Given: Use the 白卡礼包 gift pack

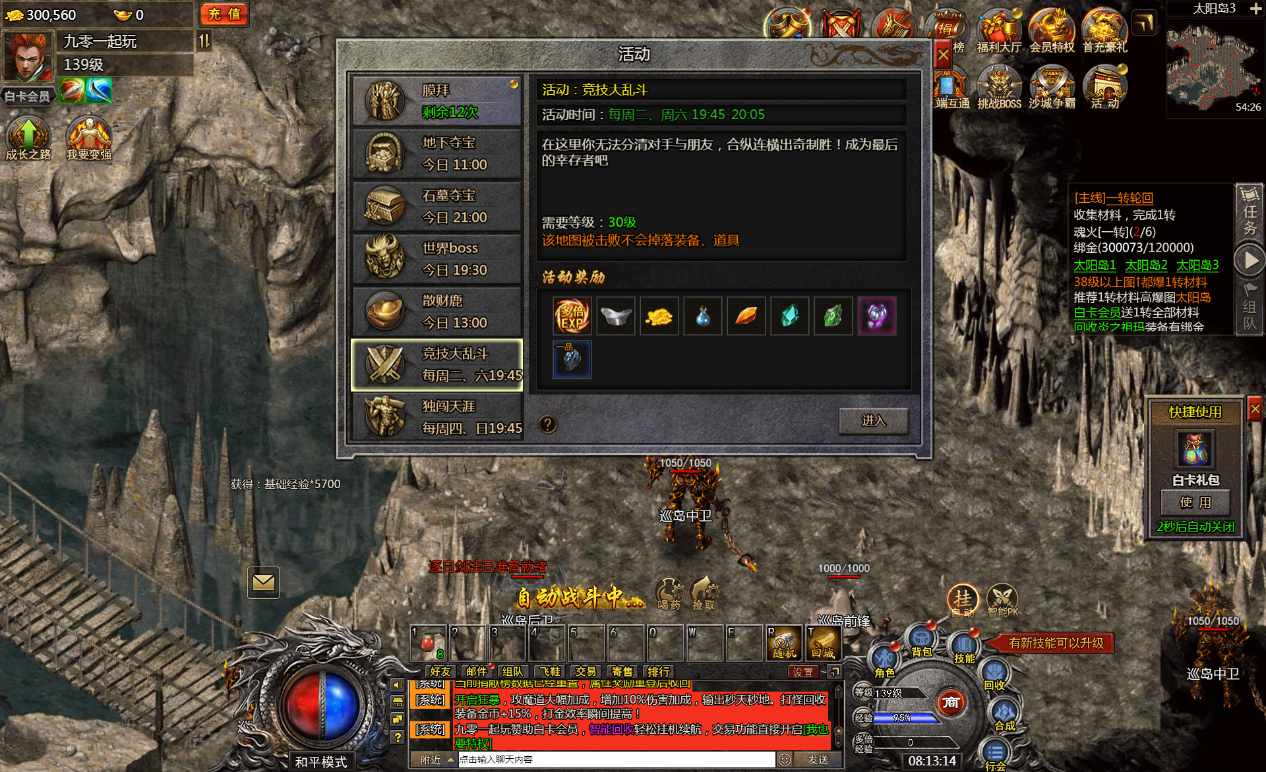Looking at the screenshot, I should pyautogui.click(x=1195, y=503).
